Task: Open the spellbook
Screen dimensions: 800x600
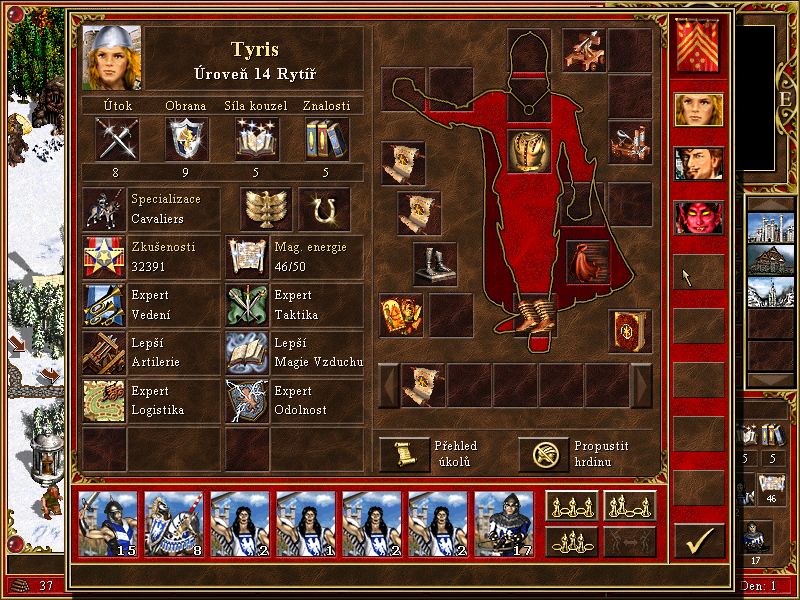Action: pos(630,328)
